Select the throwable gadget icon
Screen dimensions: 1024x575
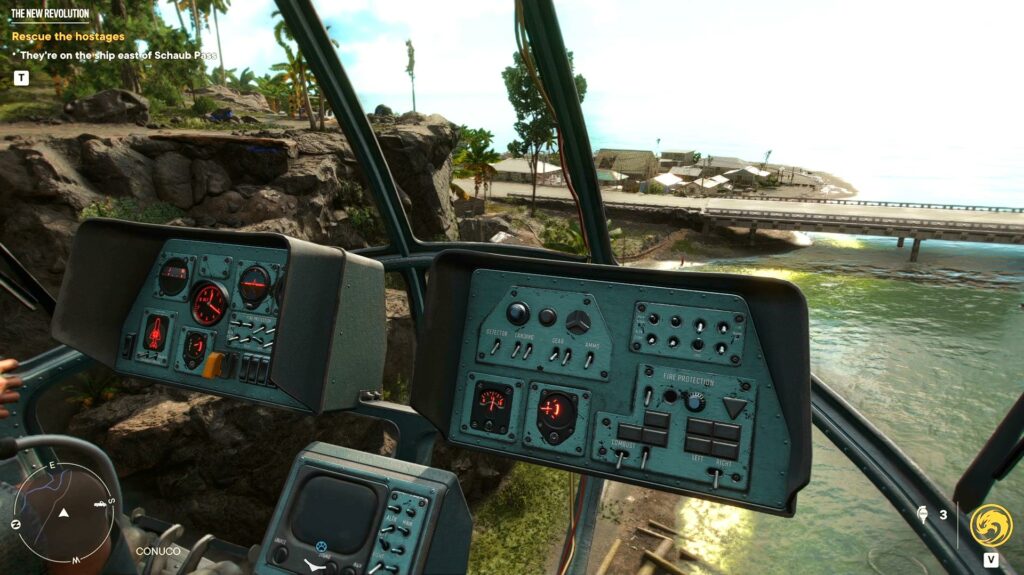point(921,516)
